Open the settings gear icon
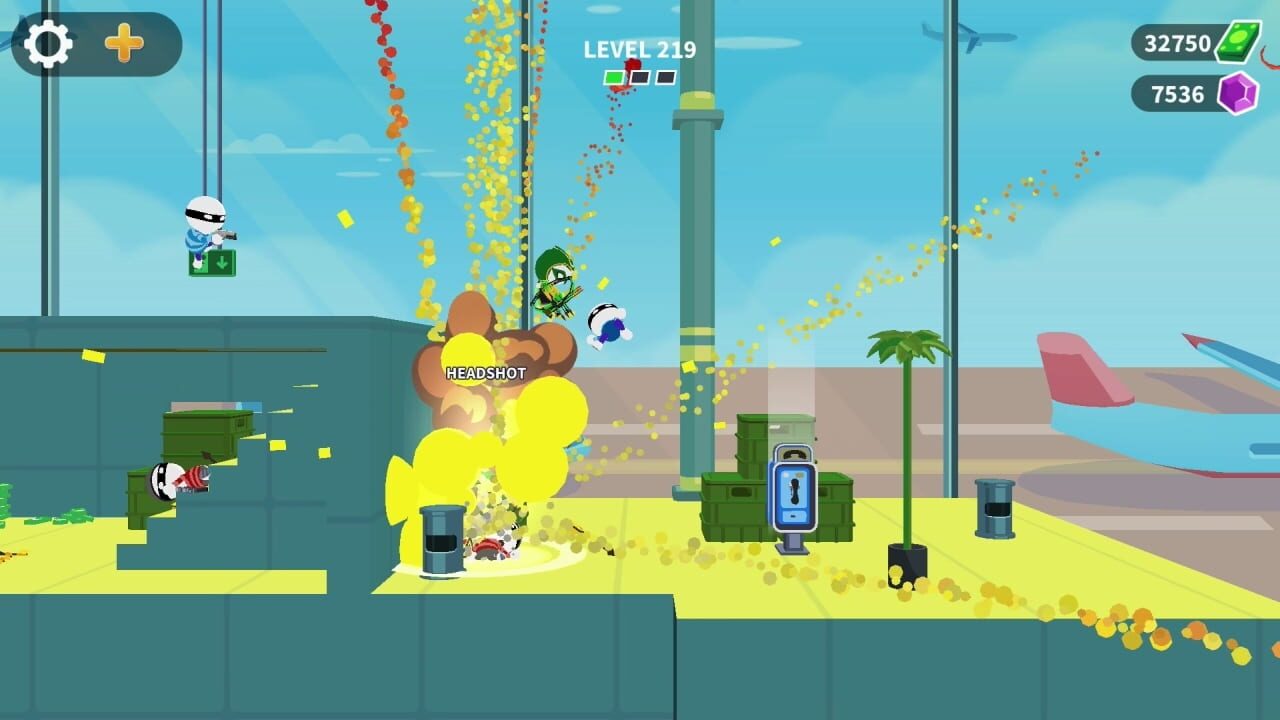This screenshot has width=1280, height=720. (x=48, y=43)
